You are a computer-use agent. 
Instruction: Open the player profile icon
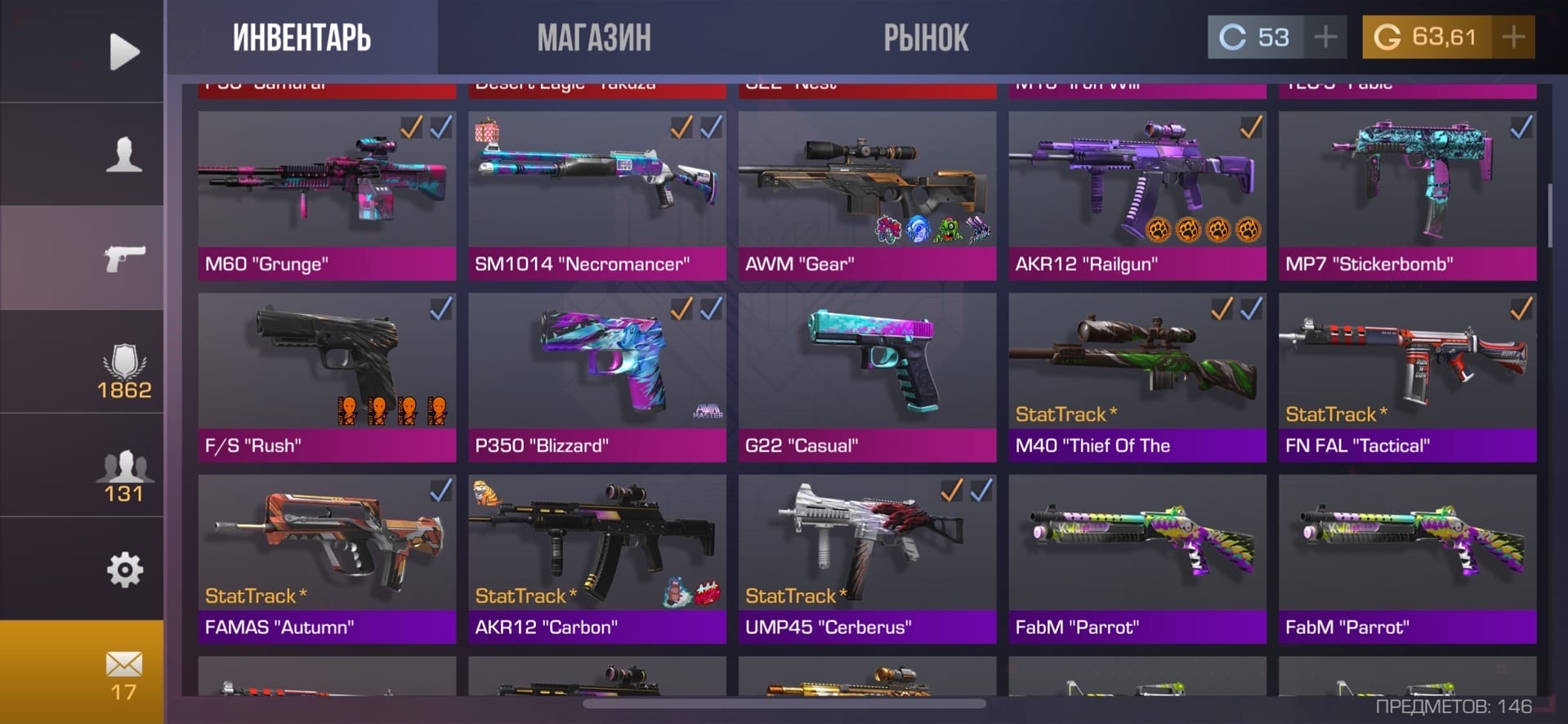pos(124,154)
